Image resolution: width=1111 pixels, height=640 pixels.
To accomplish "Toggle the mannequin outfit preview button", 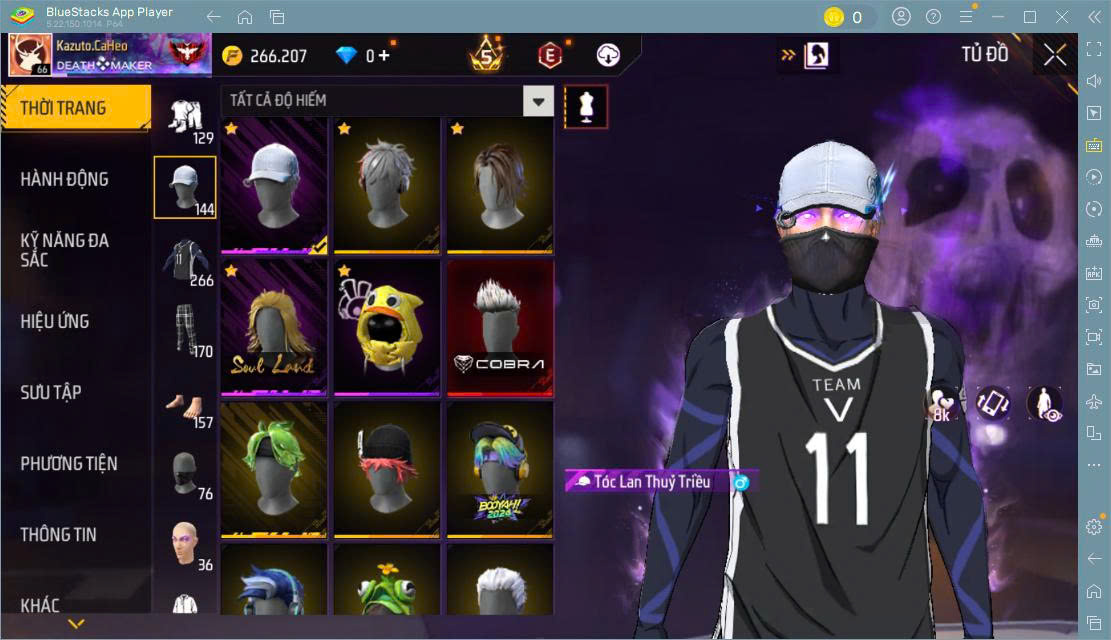I will [x=586, y=107].
